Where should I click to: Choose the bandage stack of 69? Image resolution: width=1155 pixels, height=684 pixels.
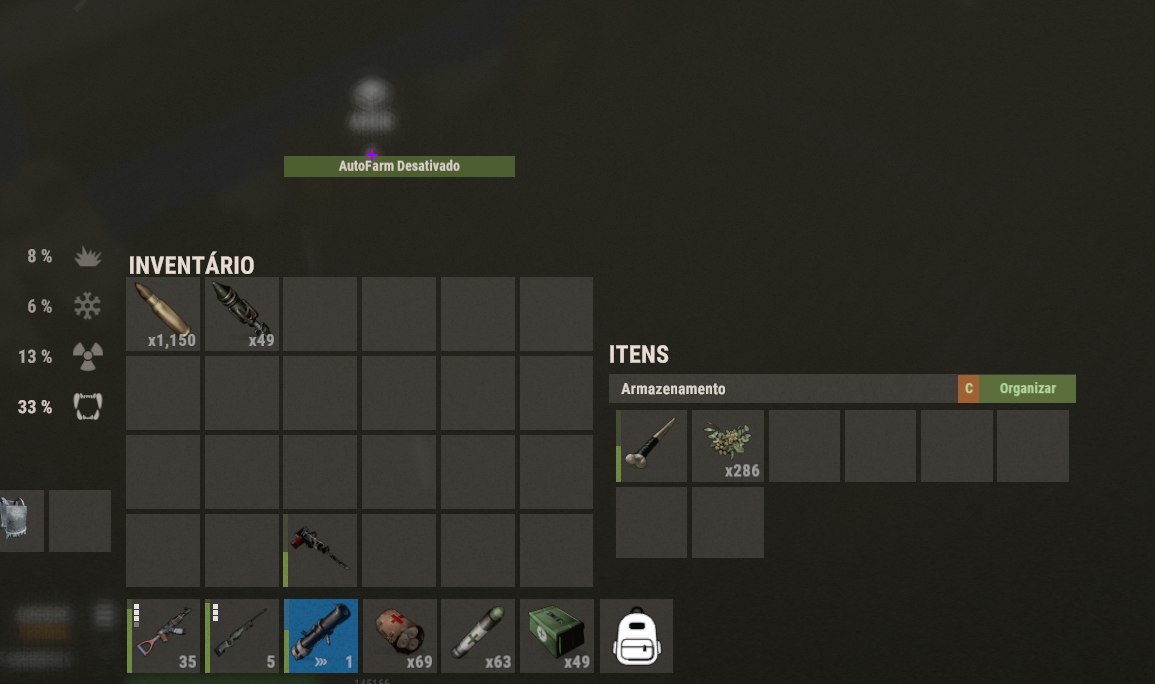(400, 636)
